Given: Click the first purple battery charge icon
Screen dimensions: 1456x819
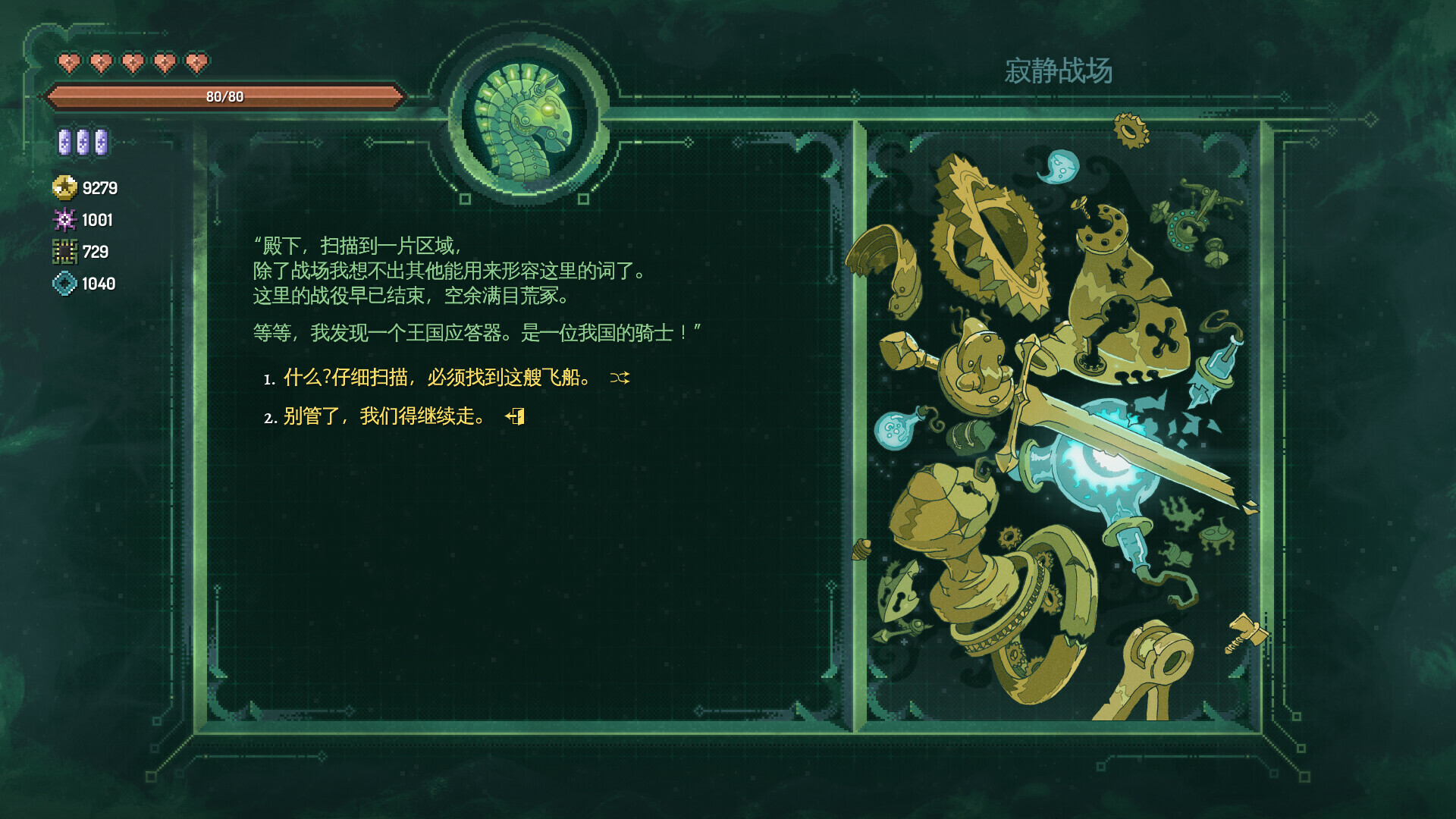Looking at the screenshot, I should (64, 141).
